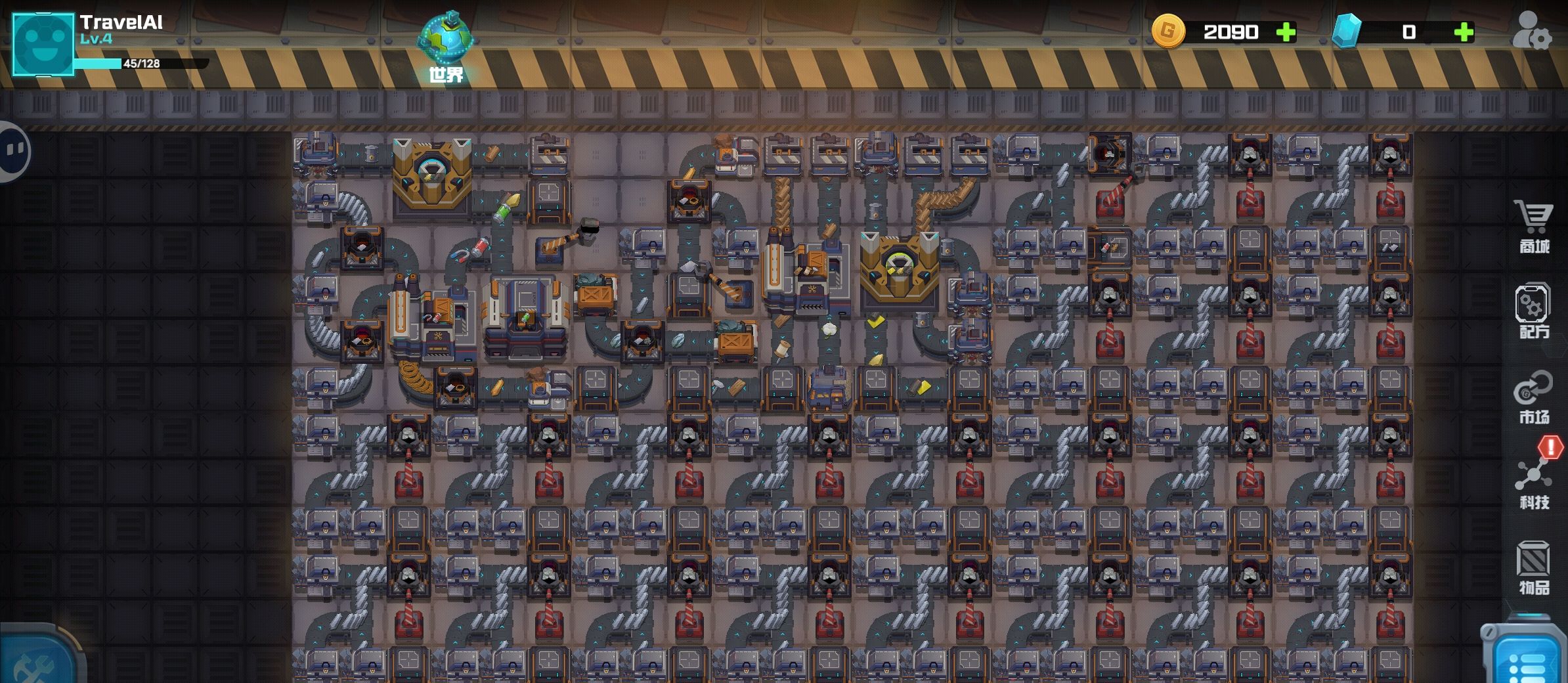The image size is (1568, 683).
Task: Open the 物品 items inventory
Action: click(1533, 567)
